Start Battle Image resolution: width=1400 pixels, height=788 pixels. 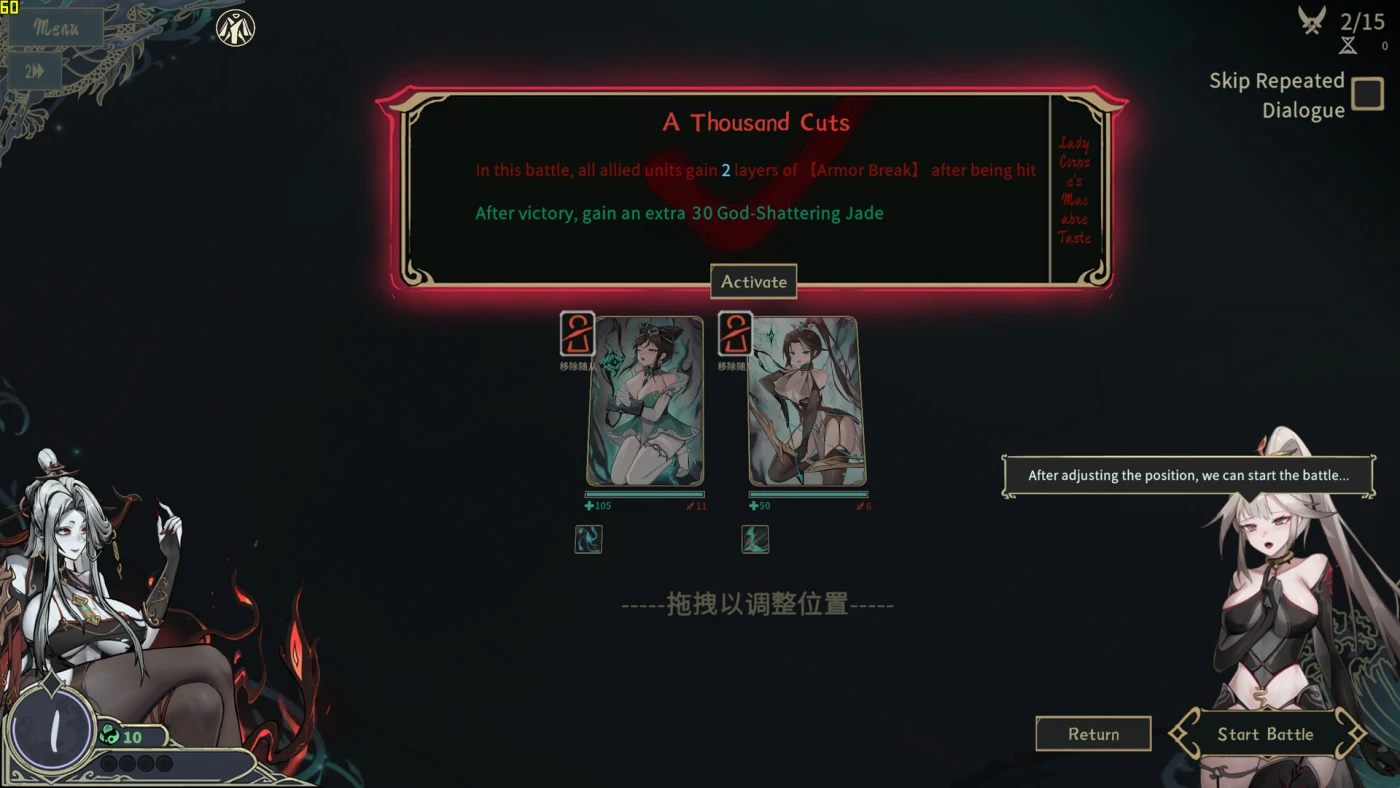[x=1265, y=734]
